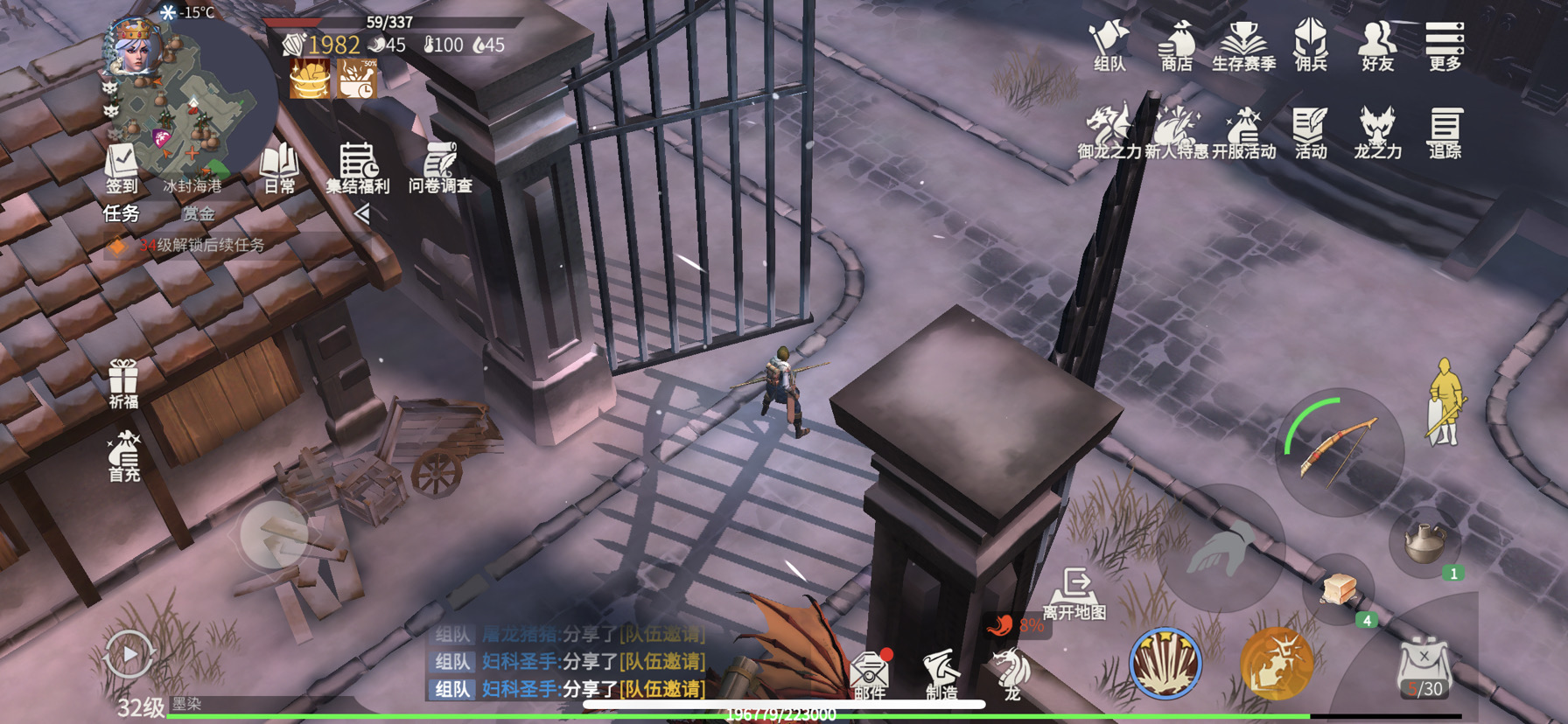Open the 组队 team menu
The image size is (1568, 724).
coord(1109,45)
